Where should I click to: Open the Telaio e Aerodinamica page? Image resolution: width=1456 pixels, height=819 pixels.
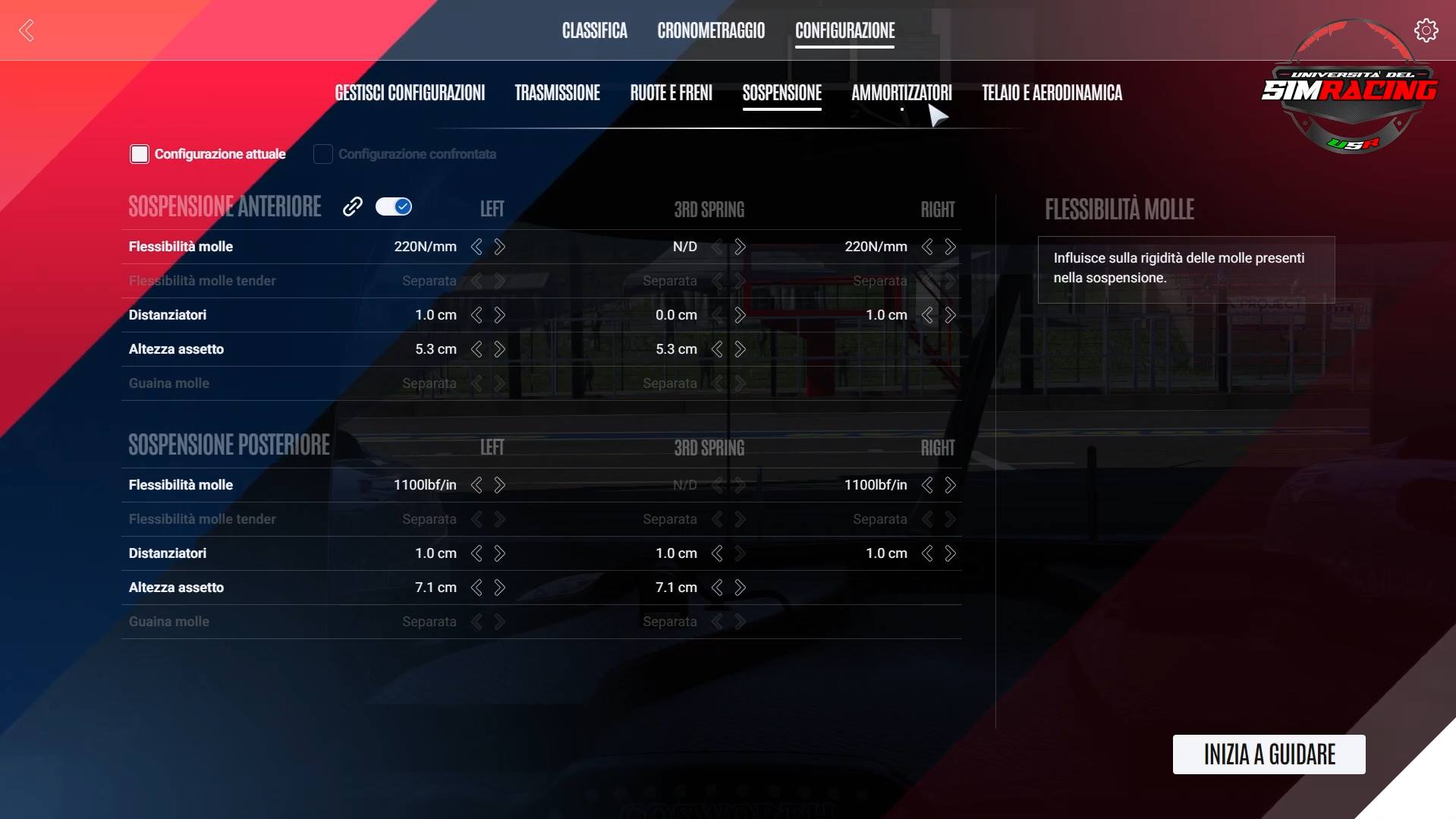(1052, 93)
